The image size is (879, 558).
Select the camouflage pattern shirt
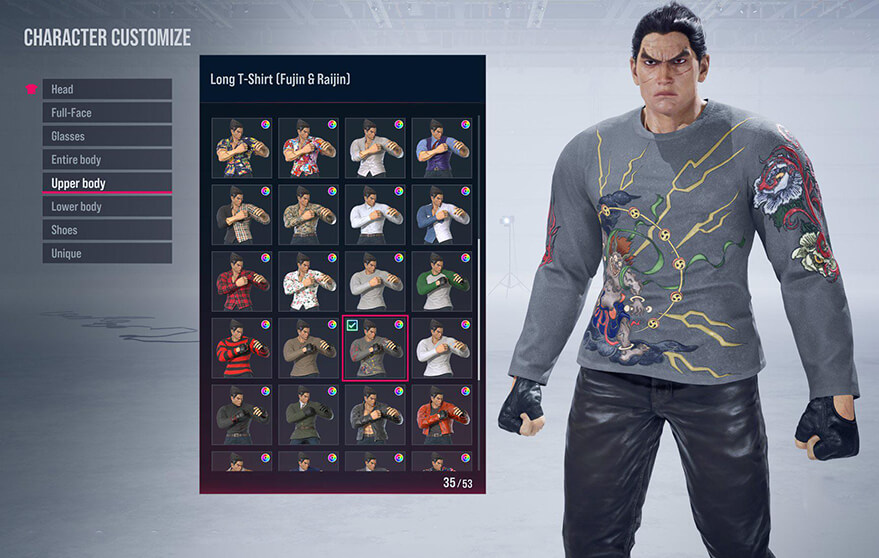[308, 214]
